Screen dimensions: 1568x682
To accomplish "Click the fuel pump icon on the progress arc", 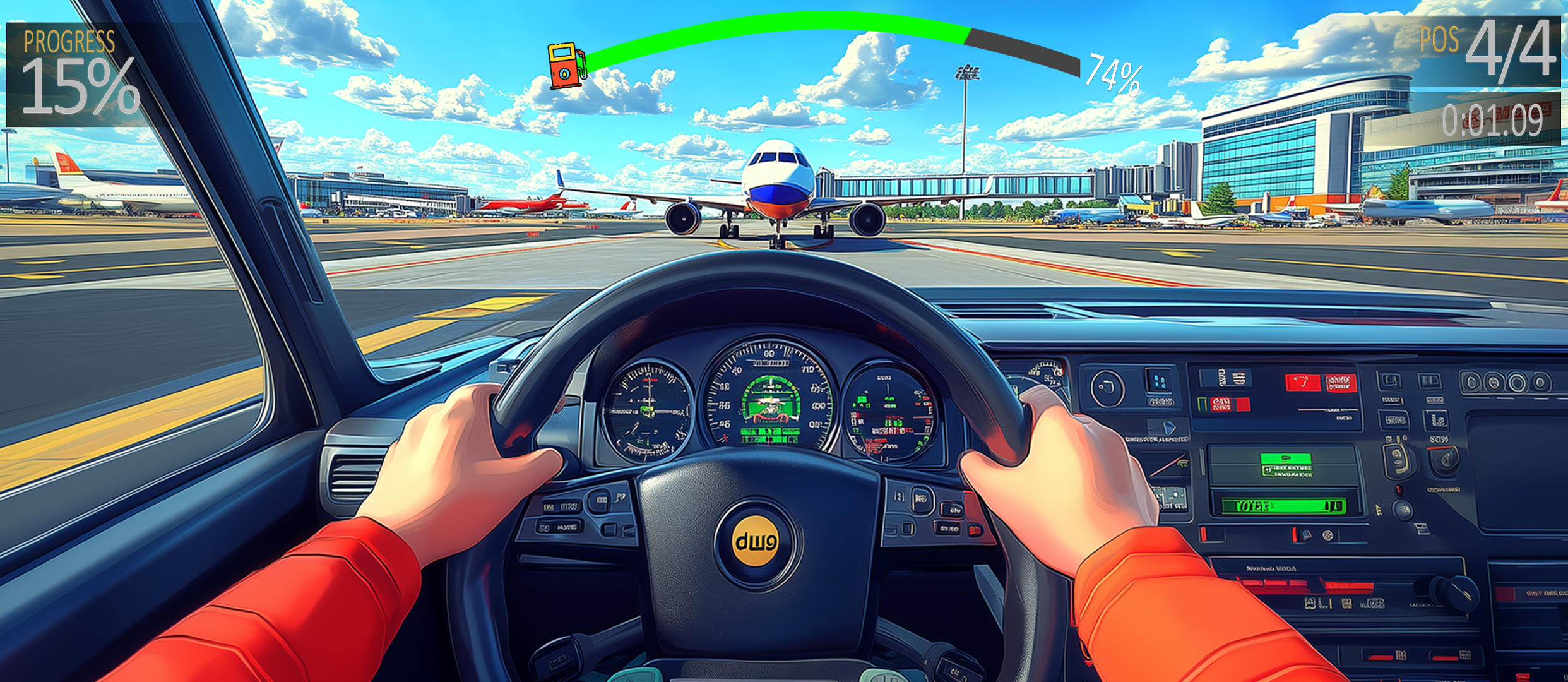I will [565, 65].
